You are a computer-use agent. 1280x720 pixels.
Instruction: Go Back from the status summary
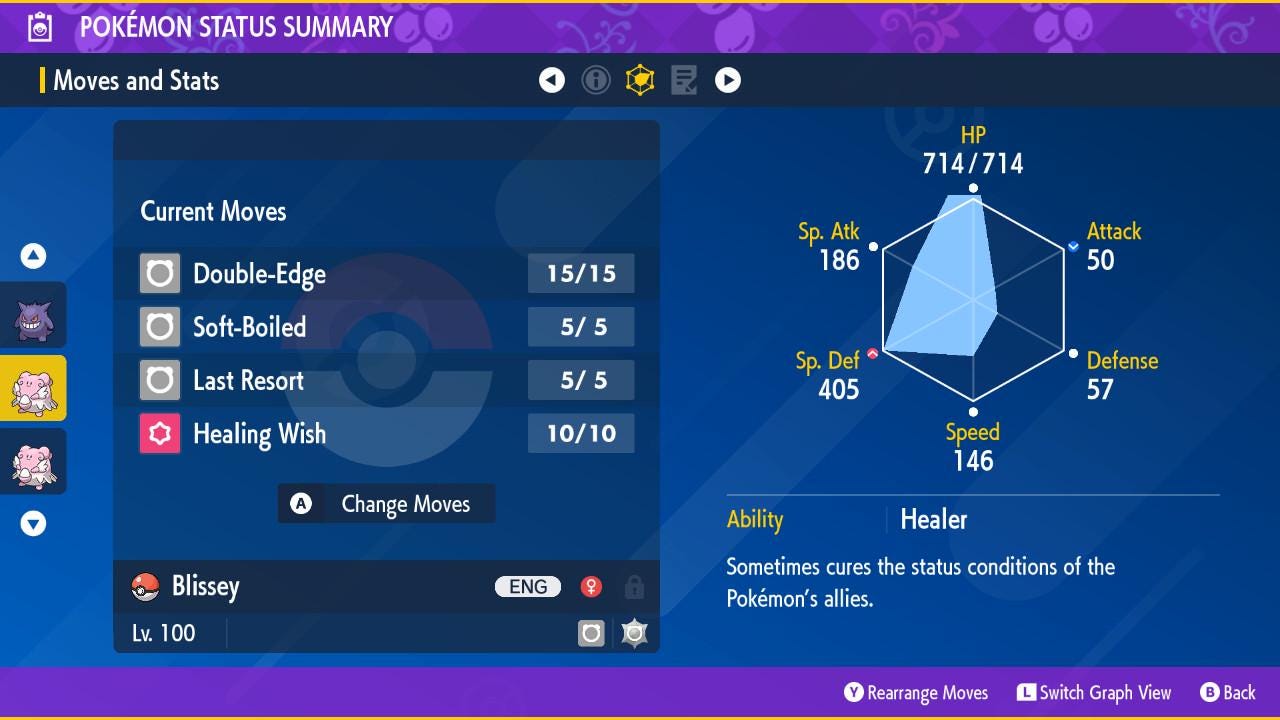1228,692
